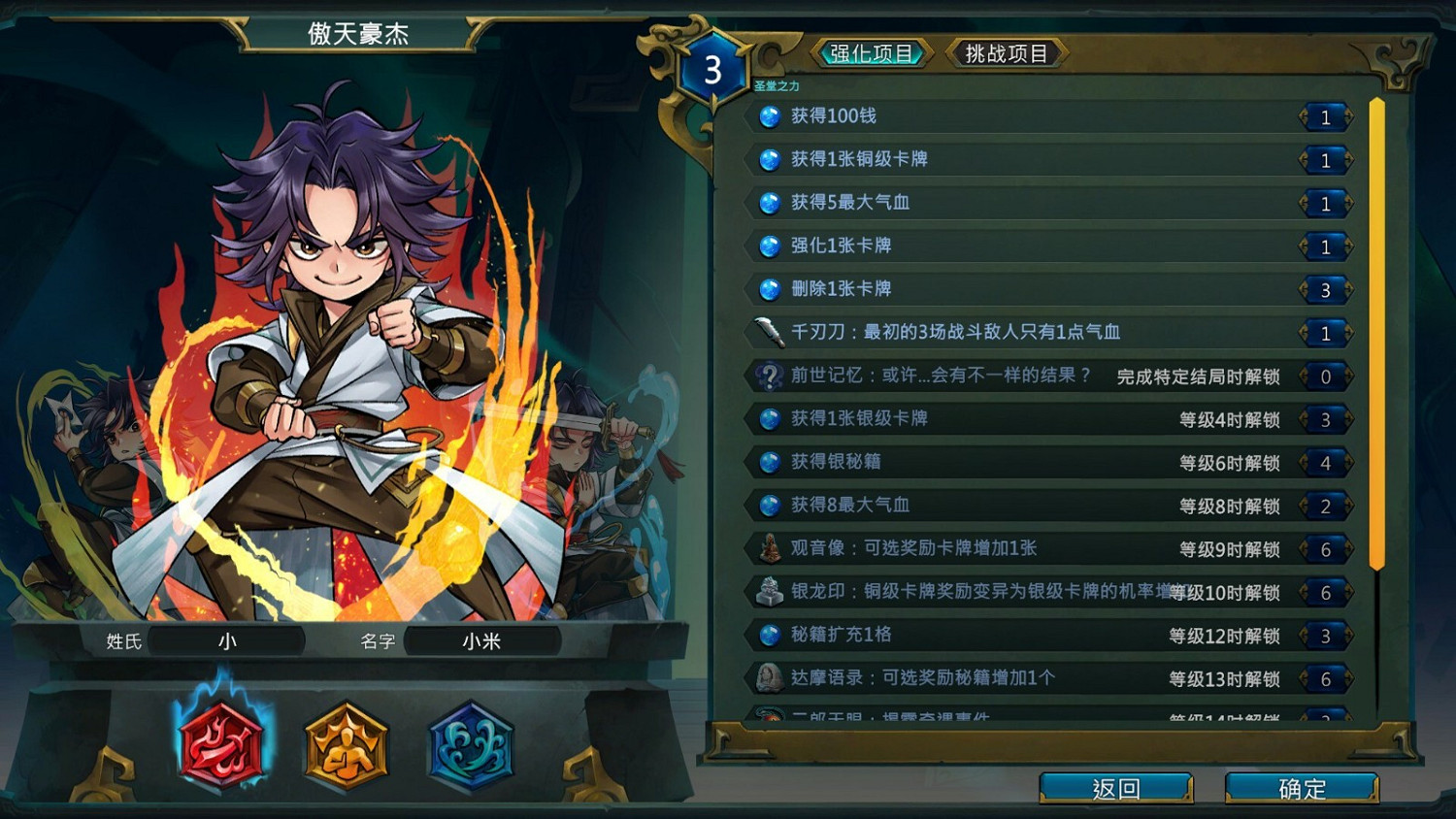Switch to the 强化项目 tab
The image size is (1456, 819).
coord(873,53)
